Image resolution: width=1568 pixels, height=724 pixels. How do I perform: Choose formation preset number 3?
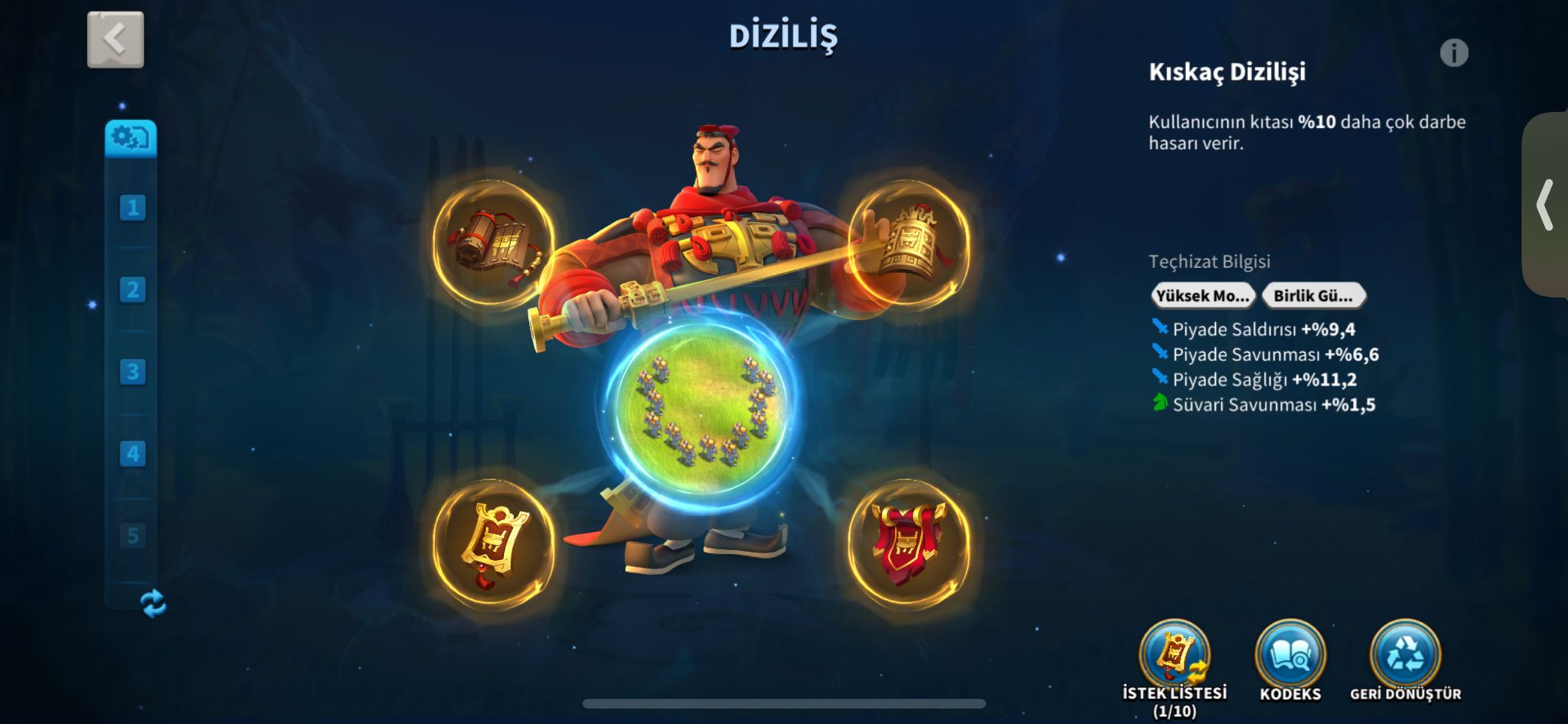(132, 372)
